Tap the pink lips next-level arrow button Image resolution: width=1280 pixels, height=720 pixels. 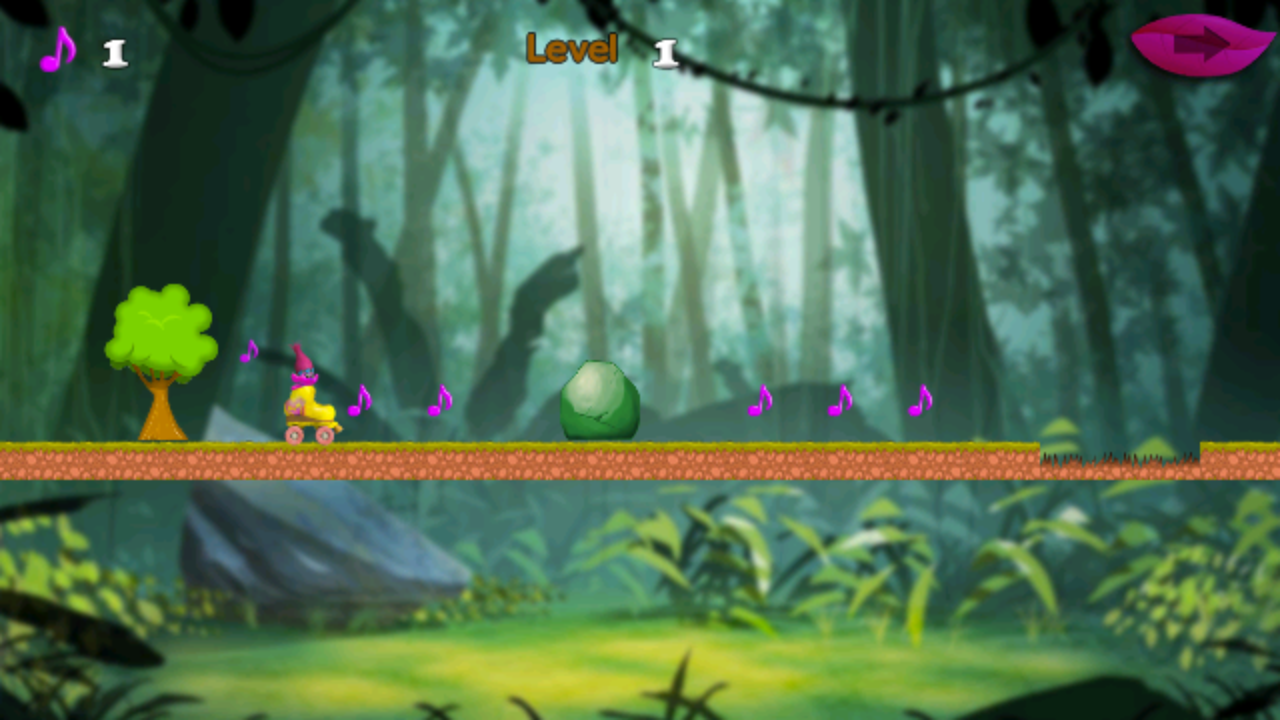pyautogui.click(x=1204, y=45)
